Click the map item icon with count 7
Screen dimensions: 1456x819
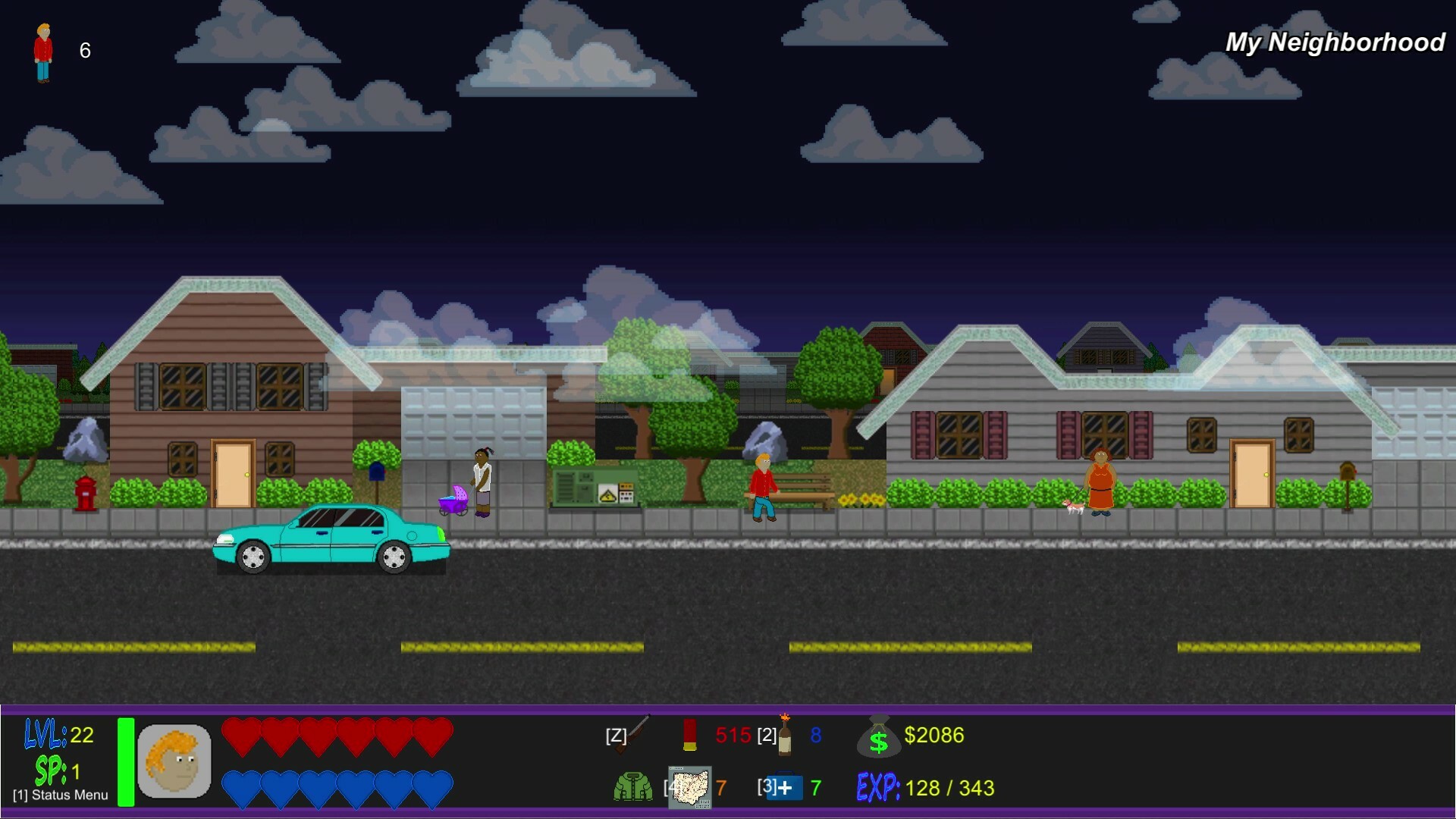[690, 787]
